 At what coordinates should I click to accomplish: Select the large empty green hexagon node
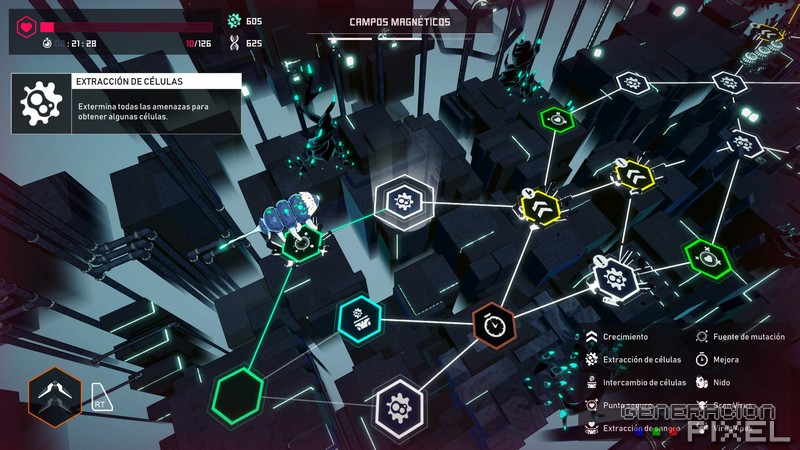click(240, 392)
